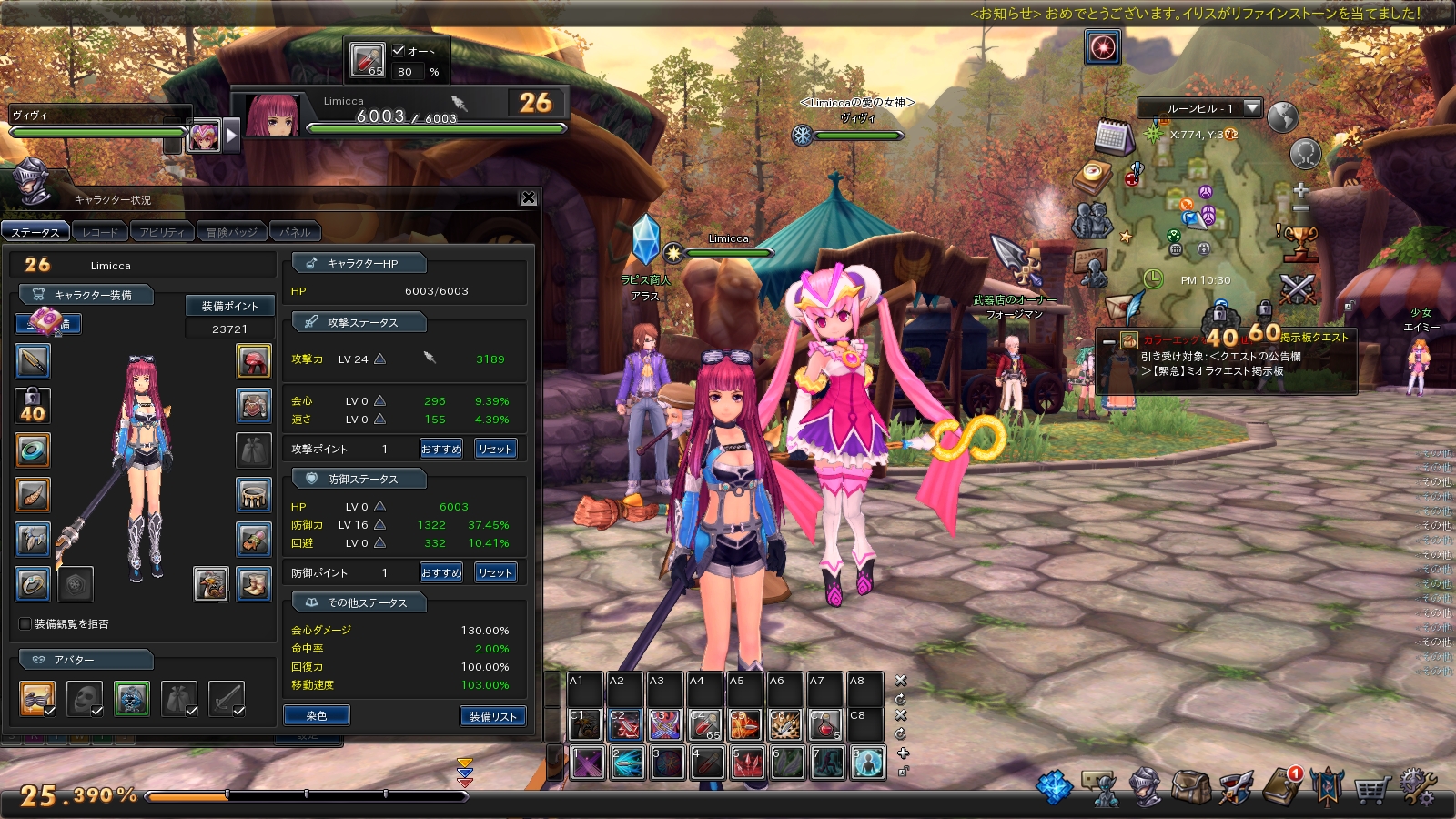1456x819 pixels.
Task: Open the アビリティ tab
Action: pos(162,232)
